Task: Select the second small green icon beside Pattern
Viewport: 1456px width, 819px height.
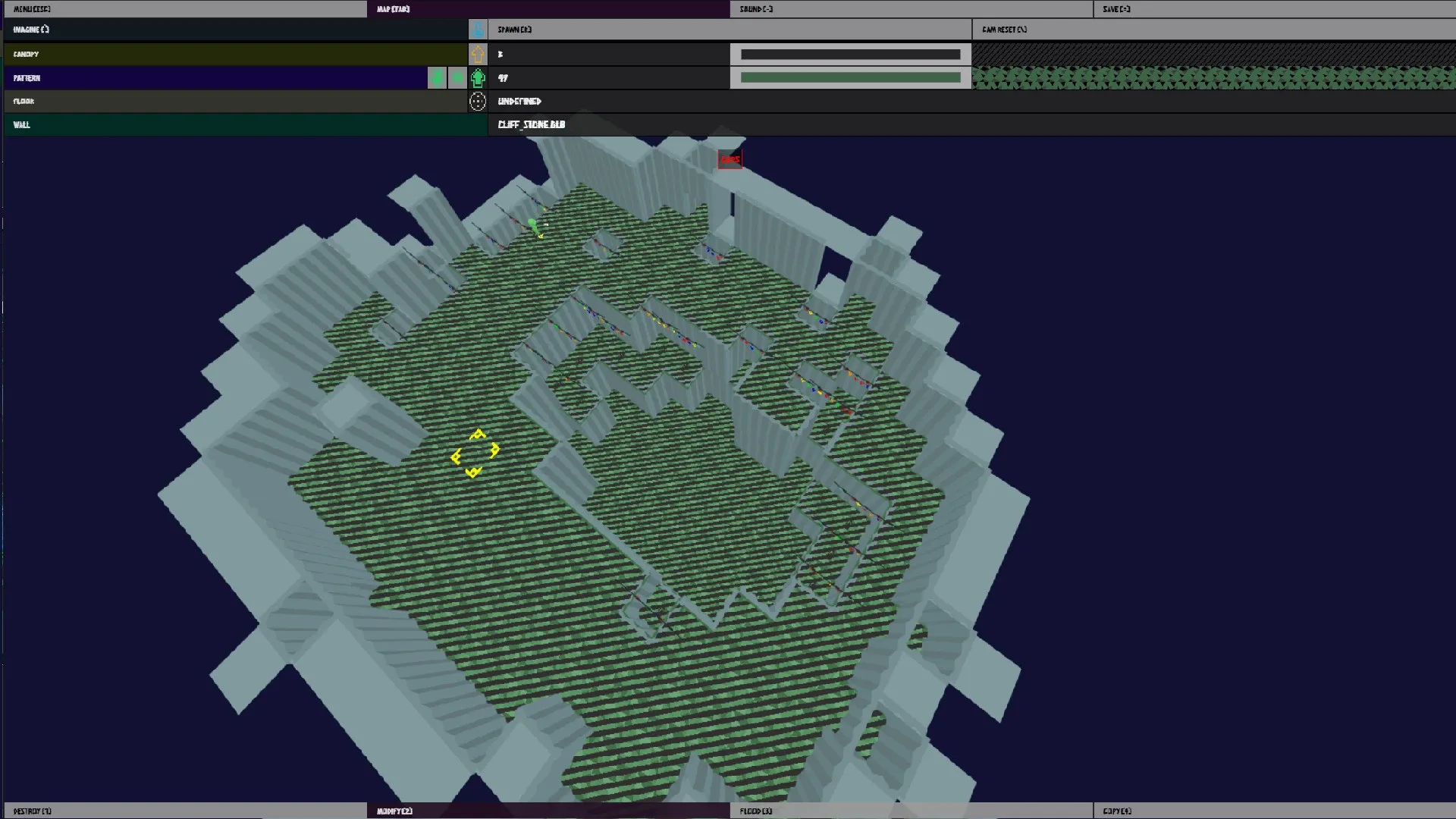Action: pos(458,77)
